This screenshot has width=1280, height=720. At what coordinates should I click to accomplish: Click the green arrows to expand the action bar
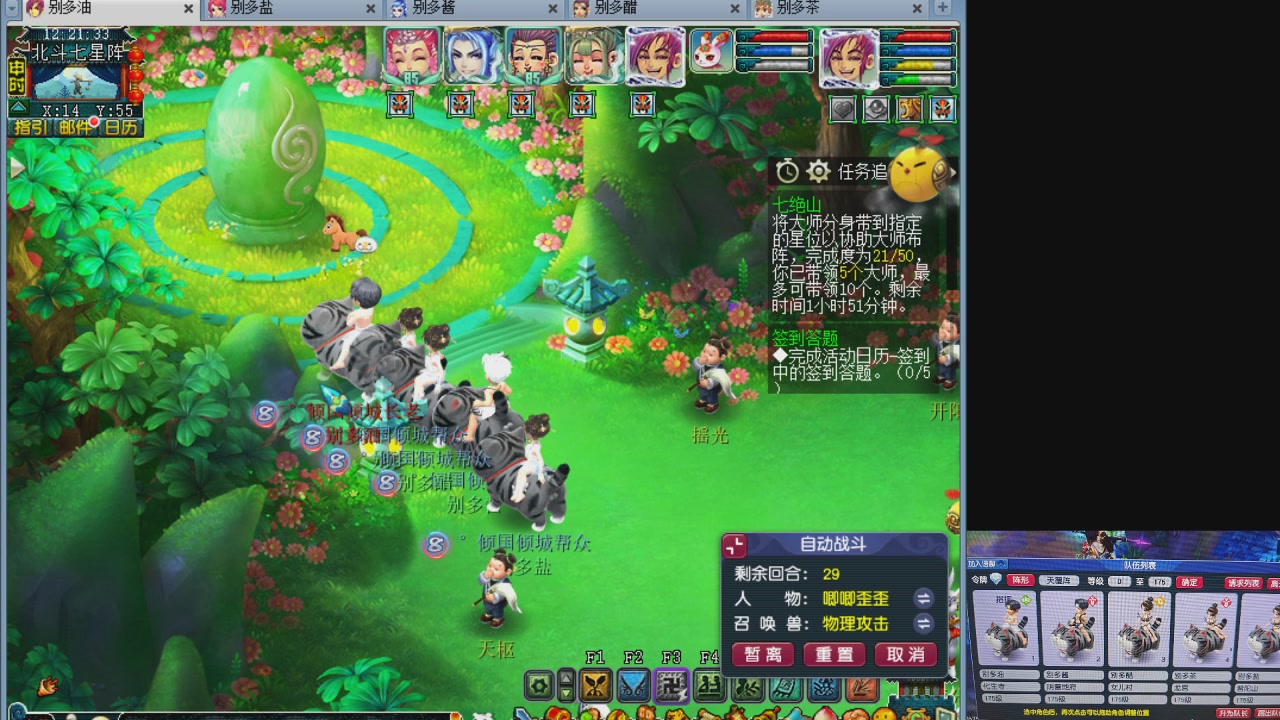(566, 687)
